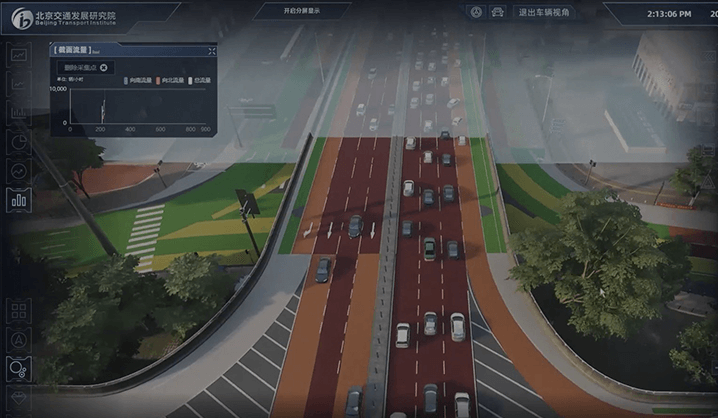The image size is (718, 418).
Task: Expand the 截面流量 chart panel
Action: pos(211,50)
